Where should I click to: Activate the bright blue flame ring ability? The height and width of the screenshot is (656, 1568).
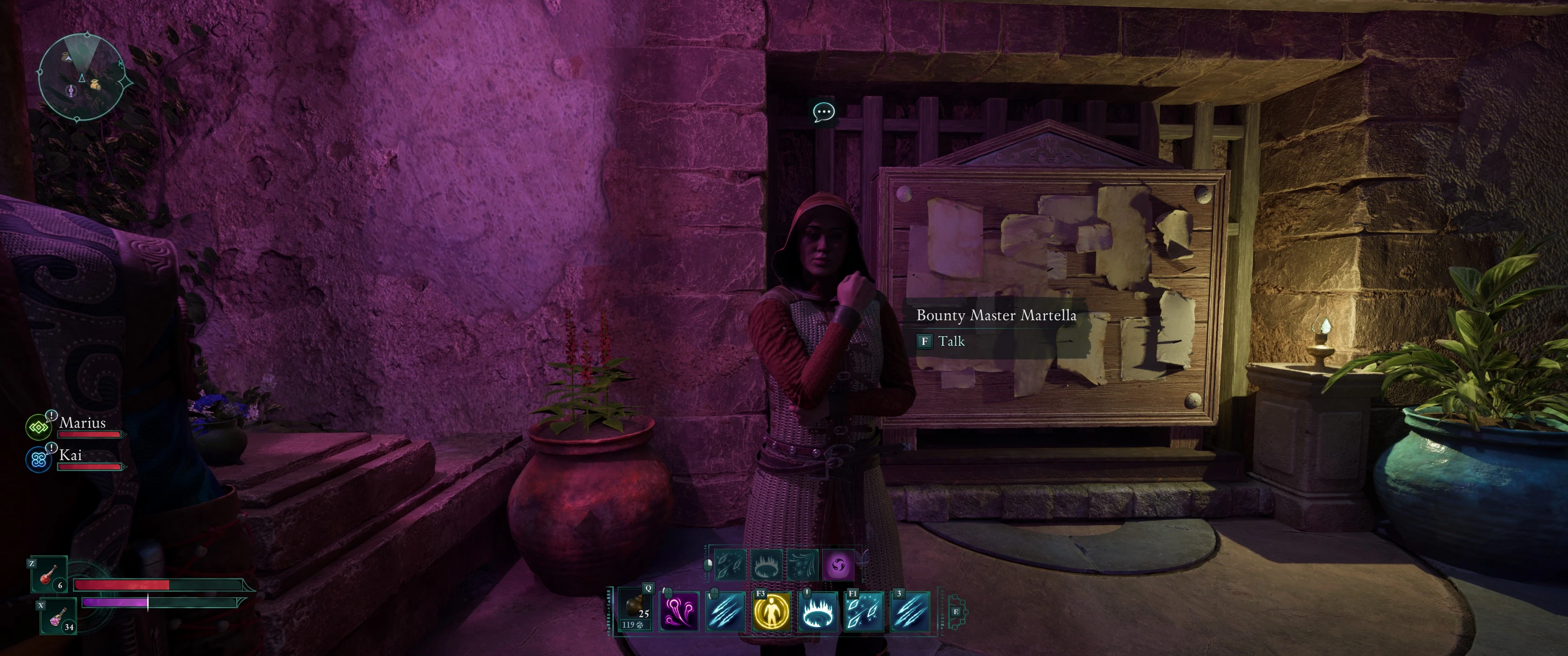point(817,611)
